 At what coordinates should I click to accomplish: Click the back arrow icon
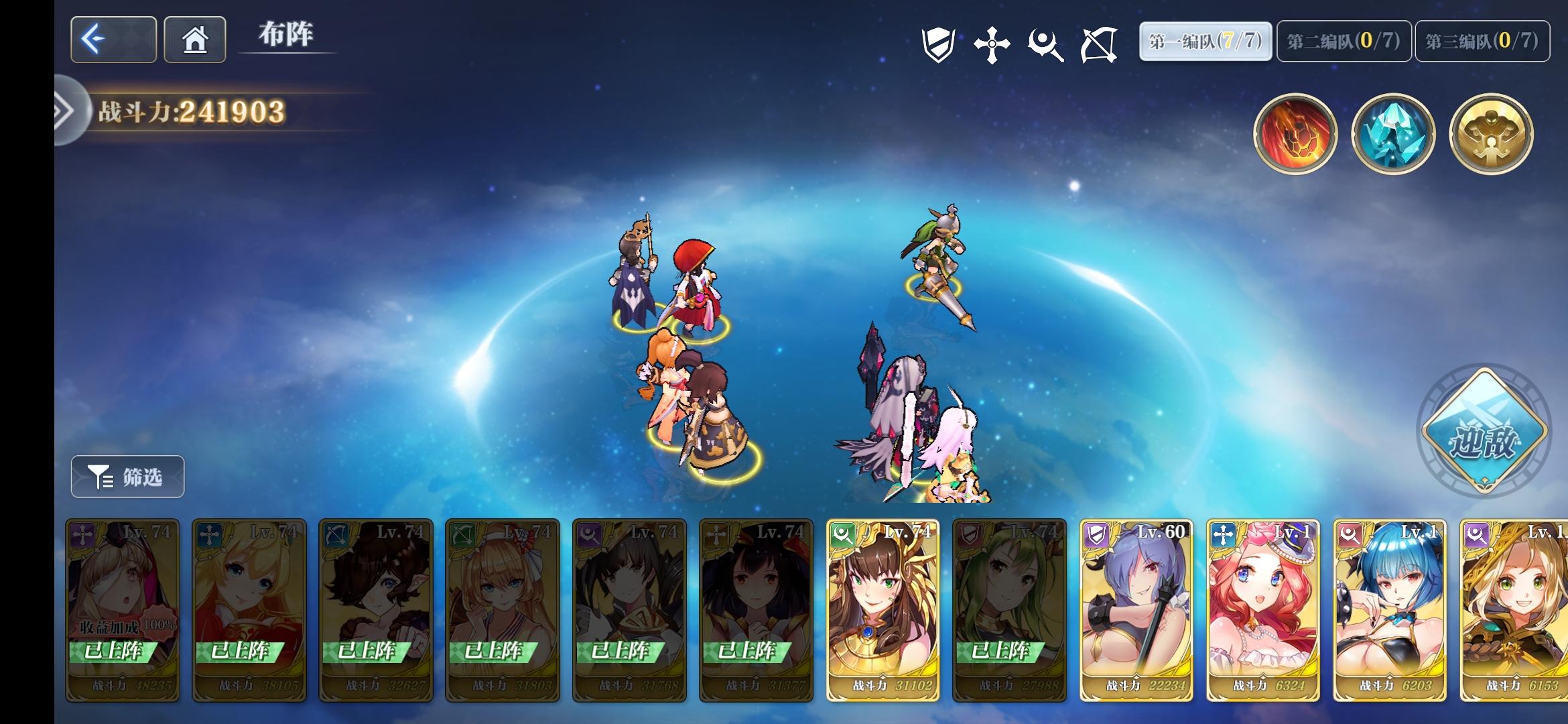113,40
